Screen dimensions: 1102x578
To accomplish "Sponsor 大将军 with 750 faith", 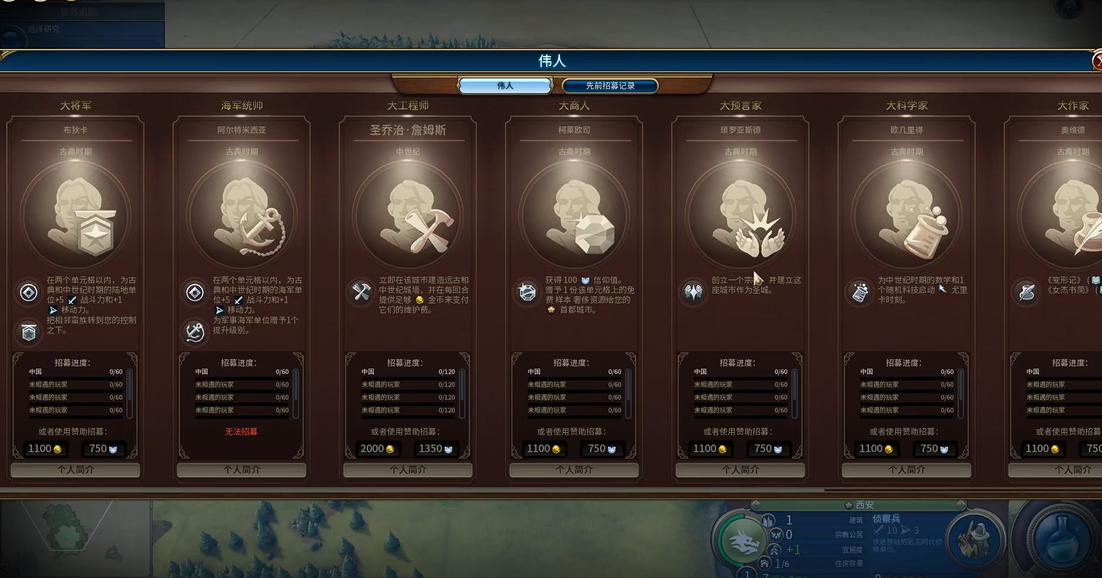I will click(x=104, y=449).
